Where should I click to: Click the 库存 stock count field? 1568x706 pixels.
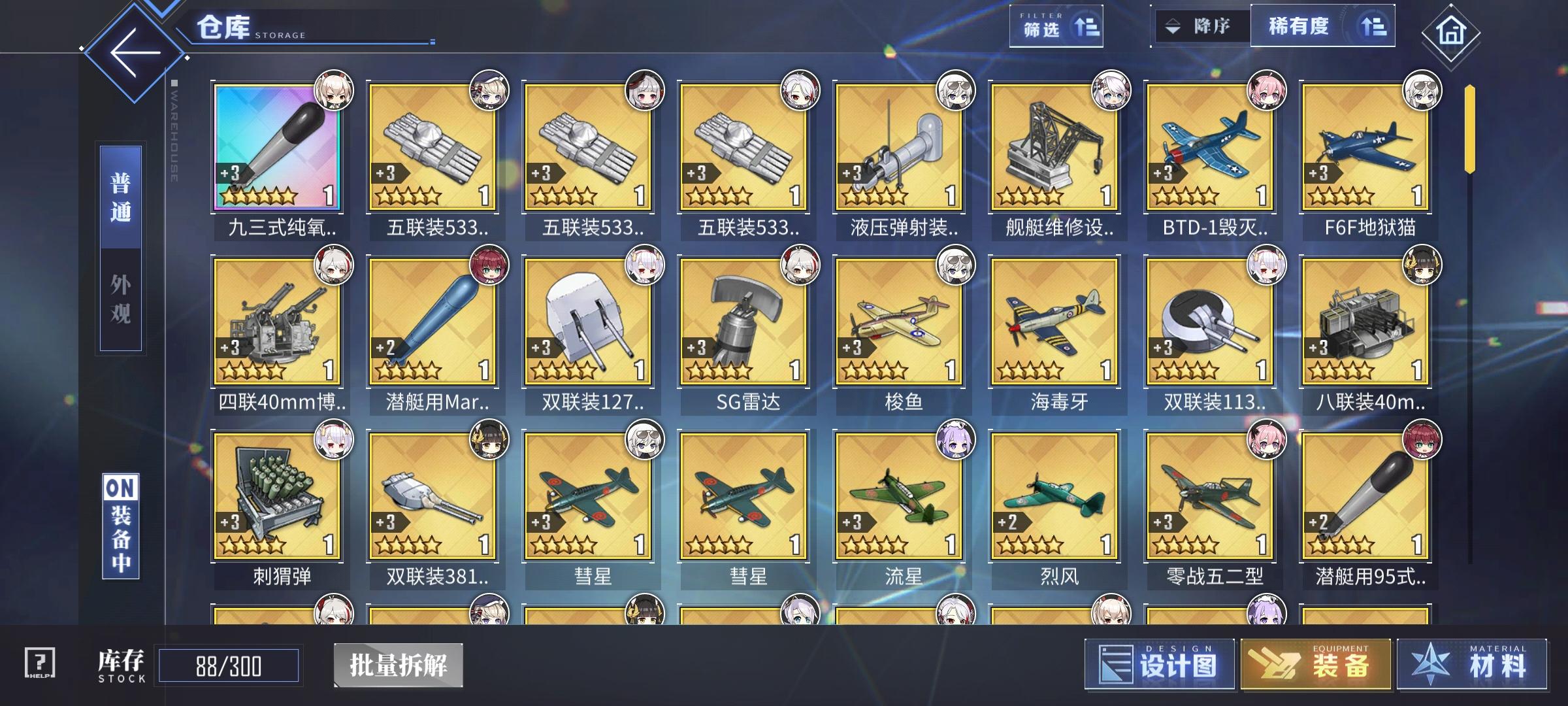tap(225, 665)
